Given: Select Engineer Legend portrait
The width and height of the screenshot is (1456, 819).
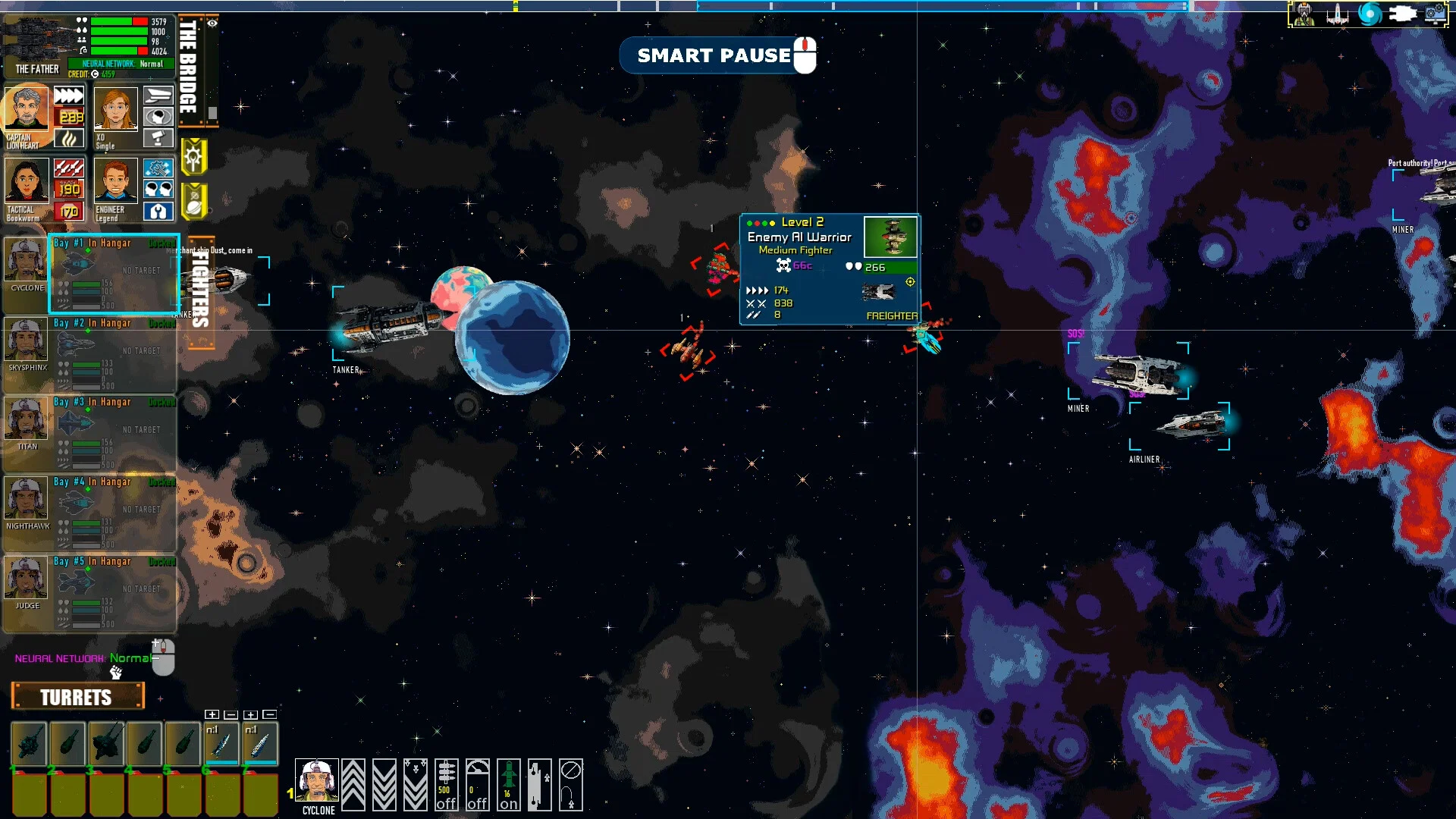Looking at the screenshot, I should tap(115, 182).
